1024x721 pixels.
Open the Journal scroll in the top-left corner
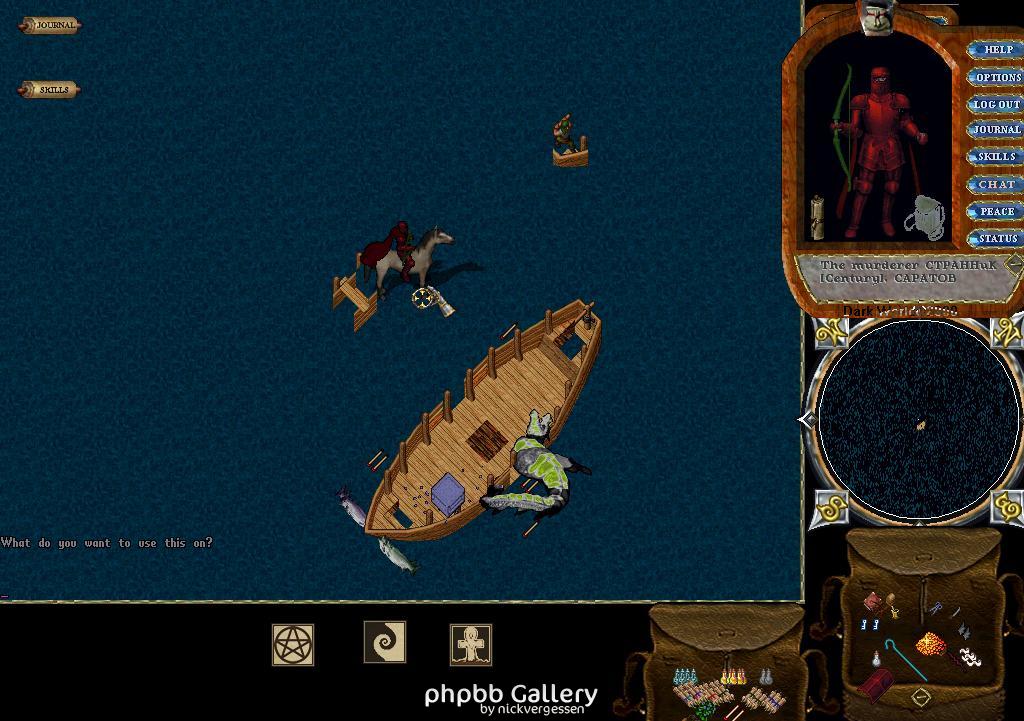[x=50, y=25]
